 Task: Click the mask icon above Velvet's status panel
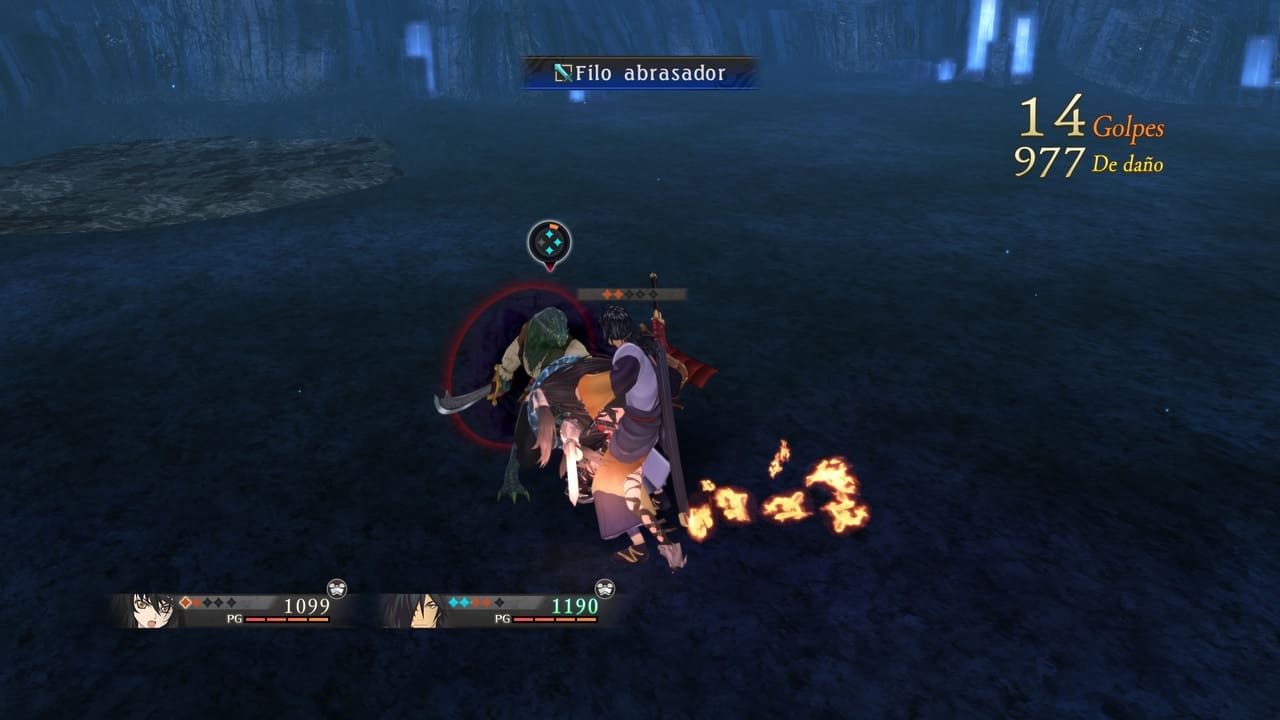(337, 588)
